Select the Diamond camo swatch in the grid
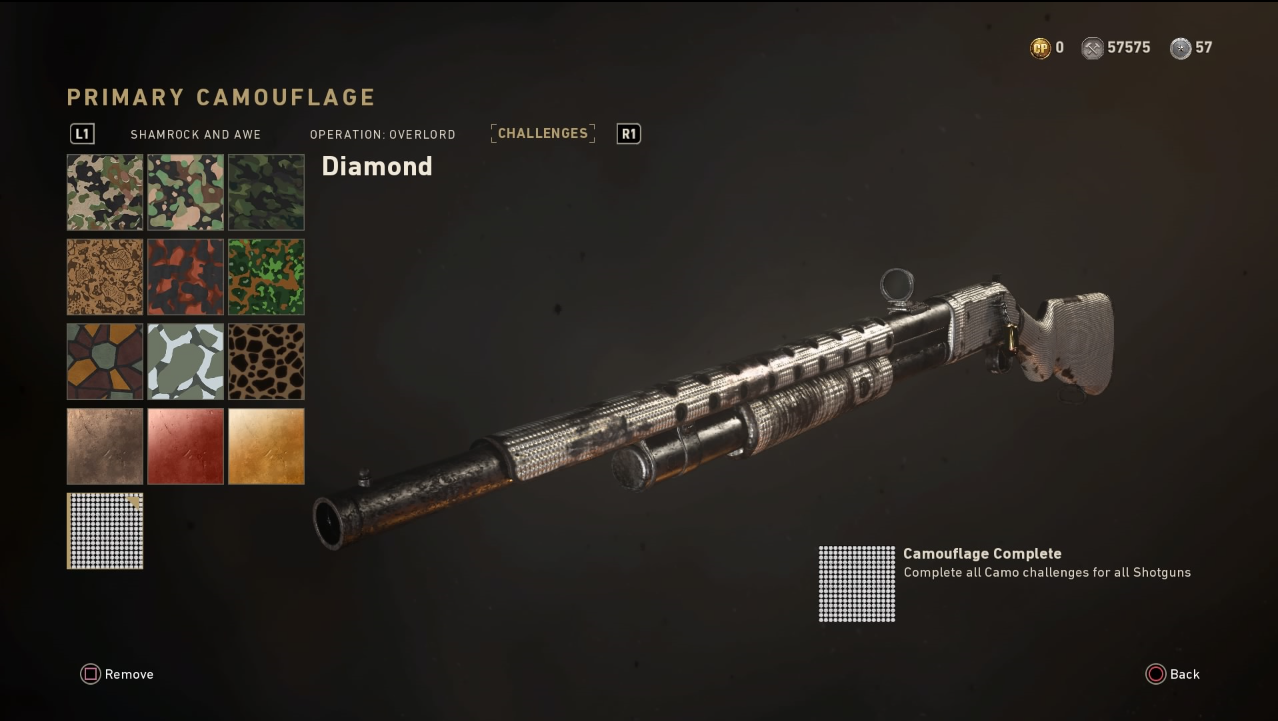This screenshot has width=1278, height=721. pyautogui.click(x=105, y=531)
